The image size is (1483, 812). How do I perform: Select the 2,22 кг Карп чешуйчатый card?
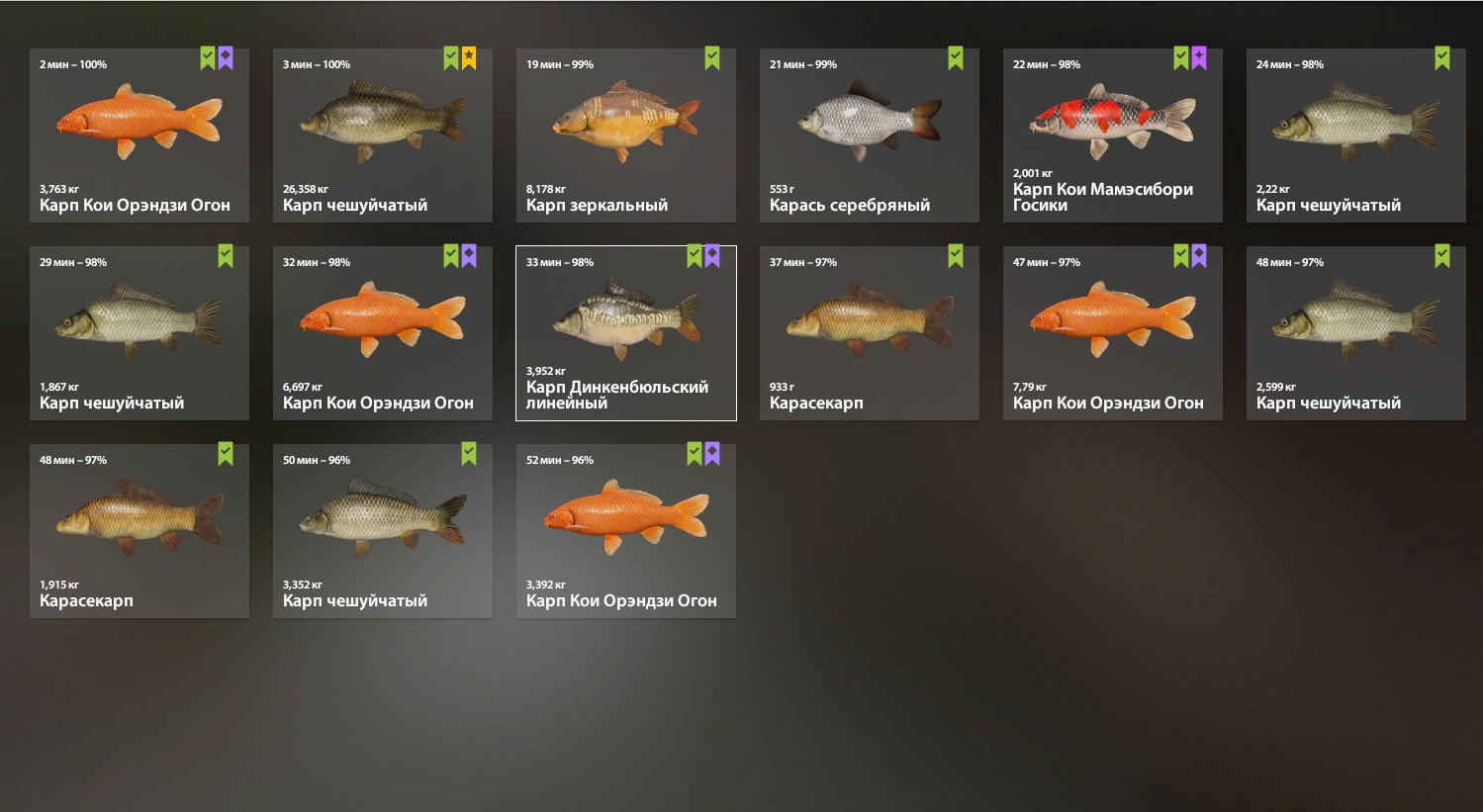[1356, 135]
